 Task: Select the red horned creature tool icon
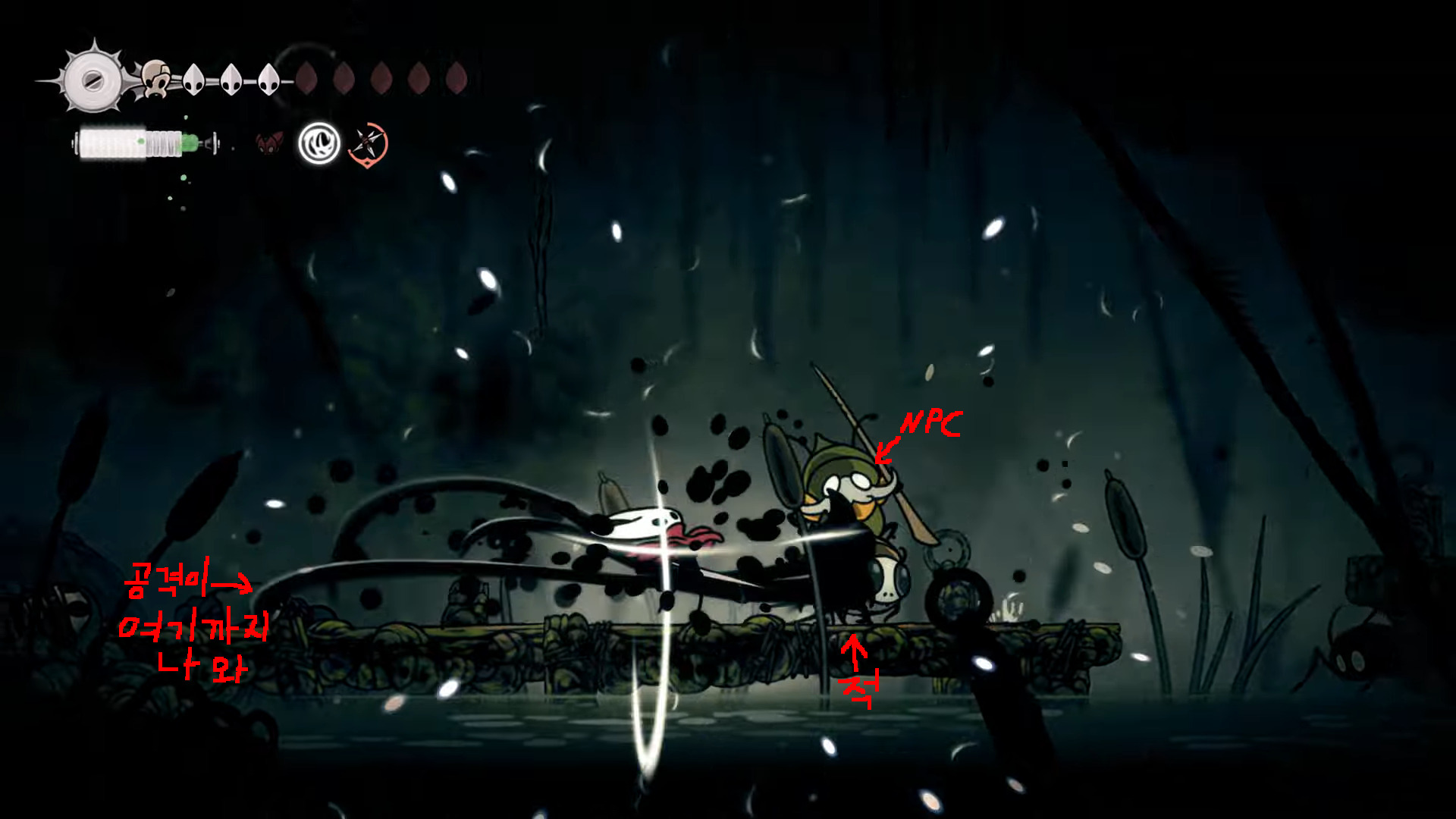pos(268,143)
